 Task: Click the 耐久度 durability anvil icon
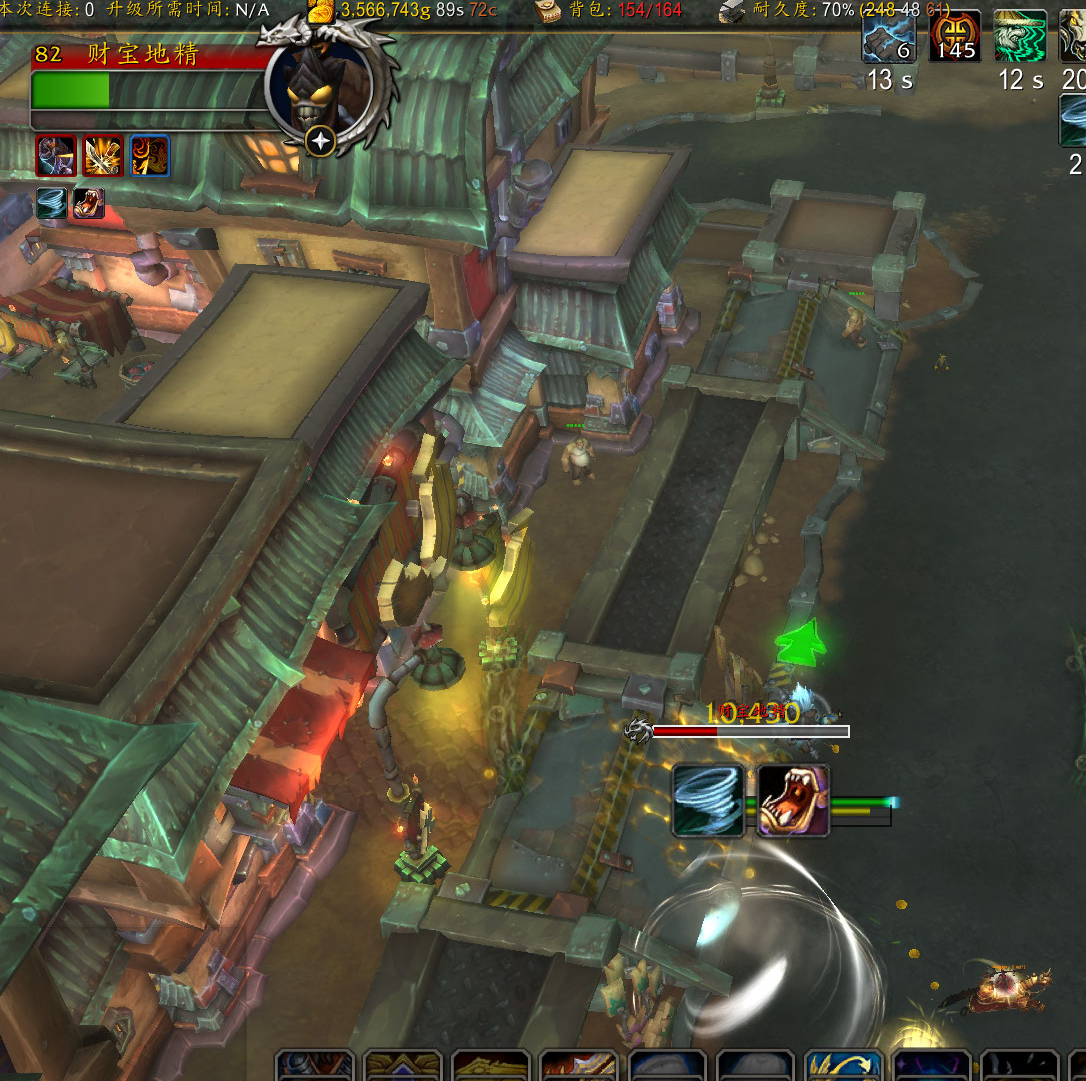click(732, 11)
